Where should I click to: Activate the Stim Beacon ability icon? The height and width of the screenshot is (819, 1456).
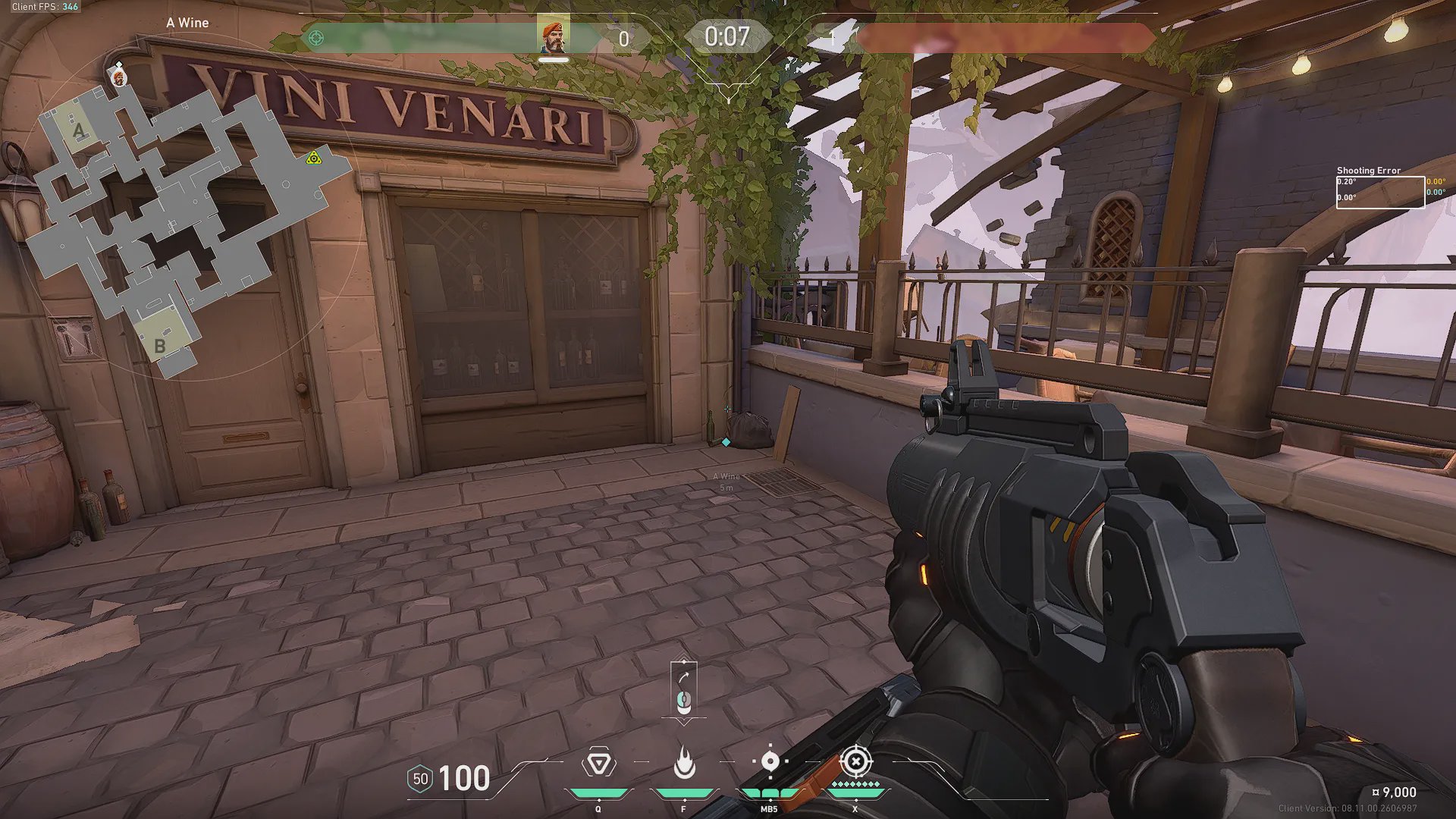coord(598,762)
